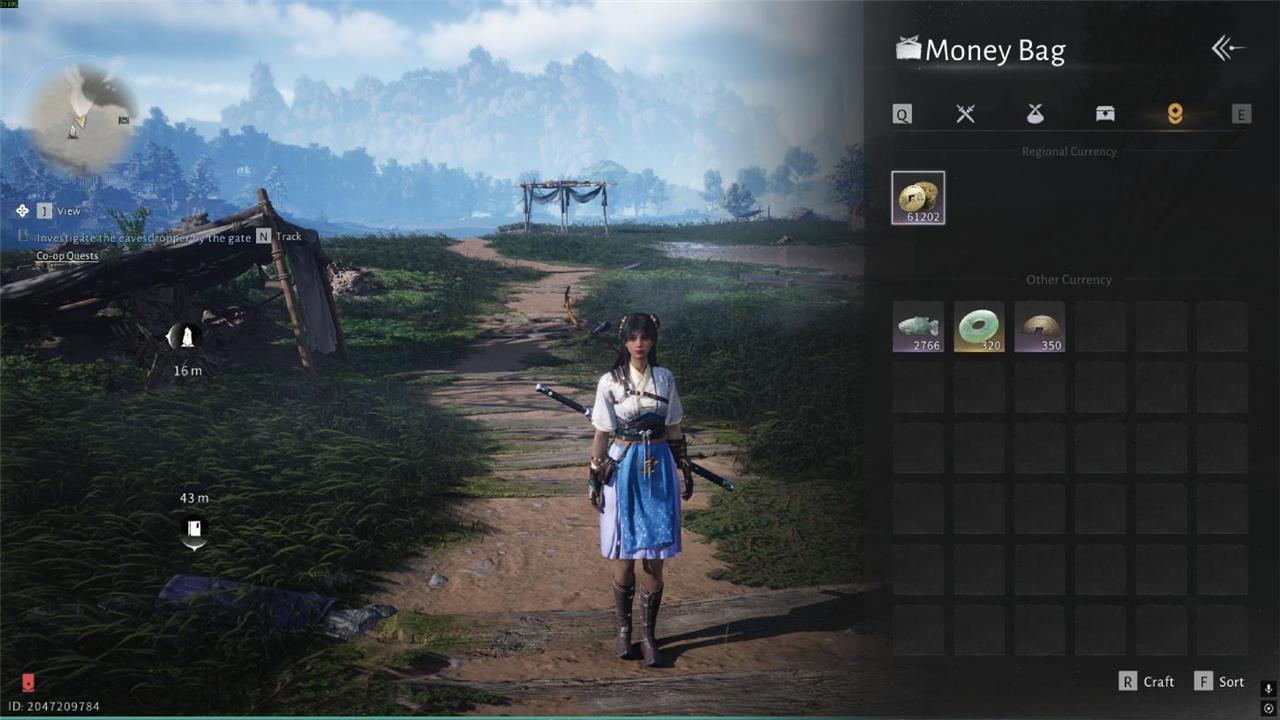Open the pouch bag tab
This screenshot has height=720, width=1280.
pyautogui.click(x=1035, y=114)
